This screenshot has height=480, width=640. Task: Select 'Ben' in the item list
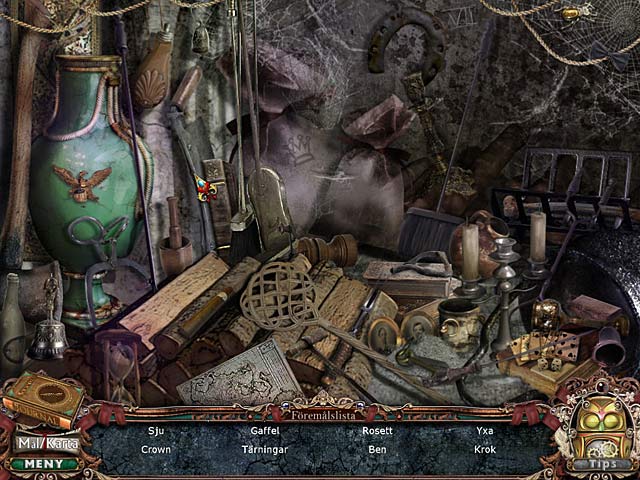377,450
